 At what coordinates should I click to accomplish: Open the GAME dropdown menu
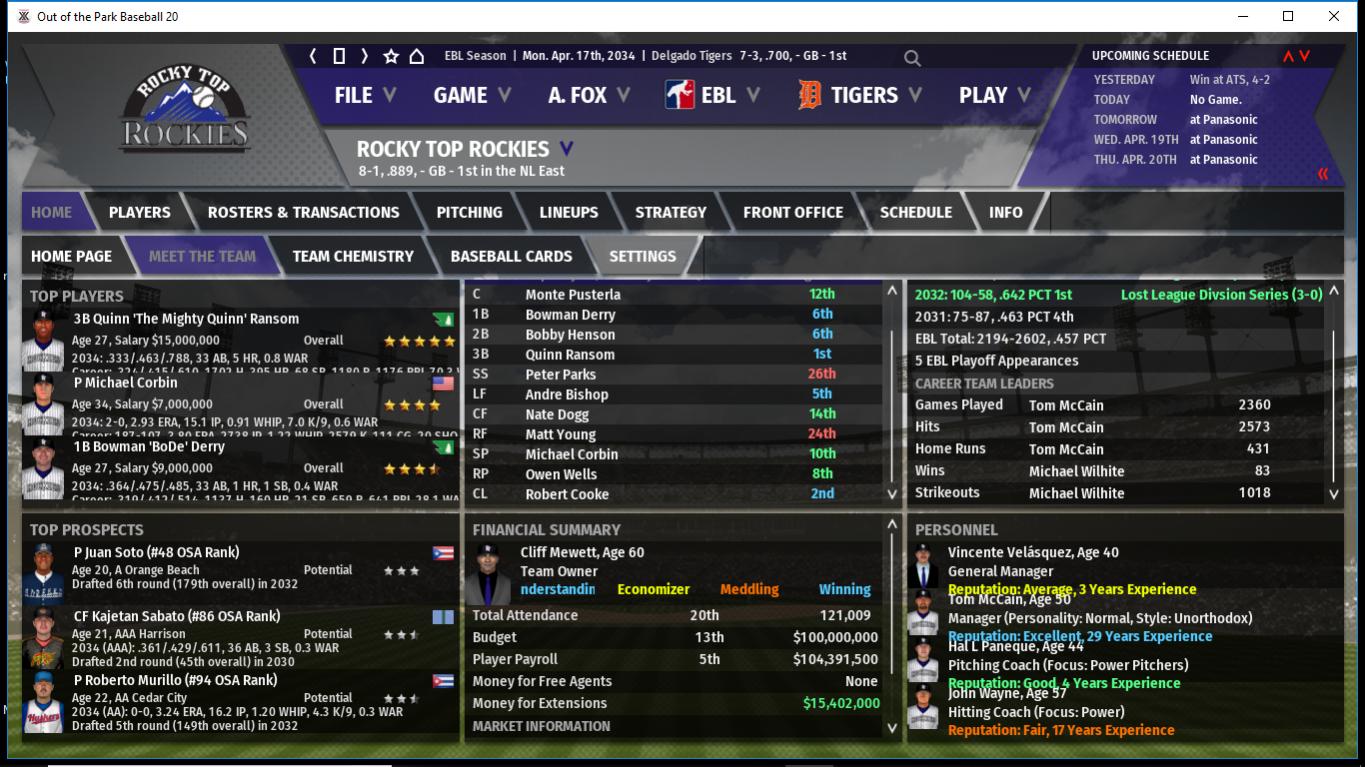tap(471, 95)
